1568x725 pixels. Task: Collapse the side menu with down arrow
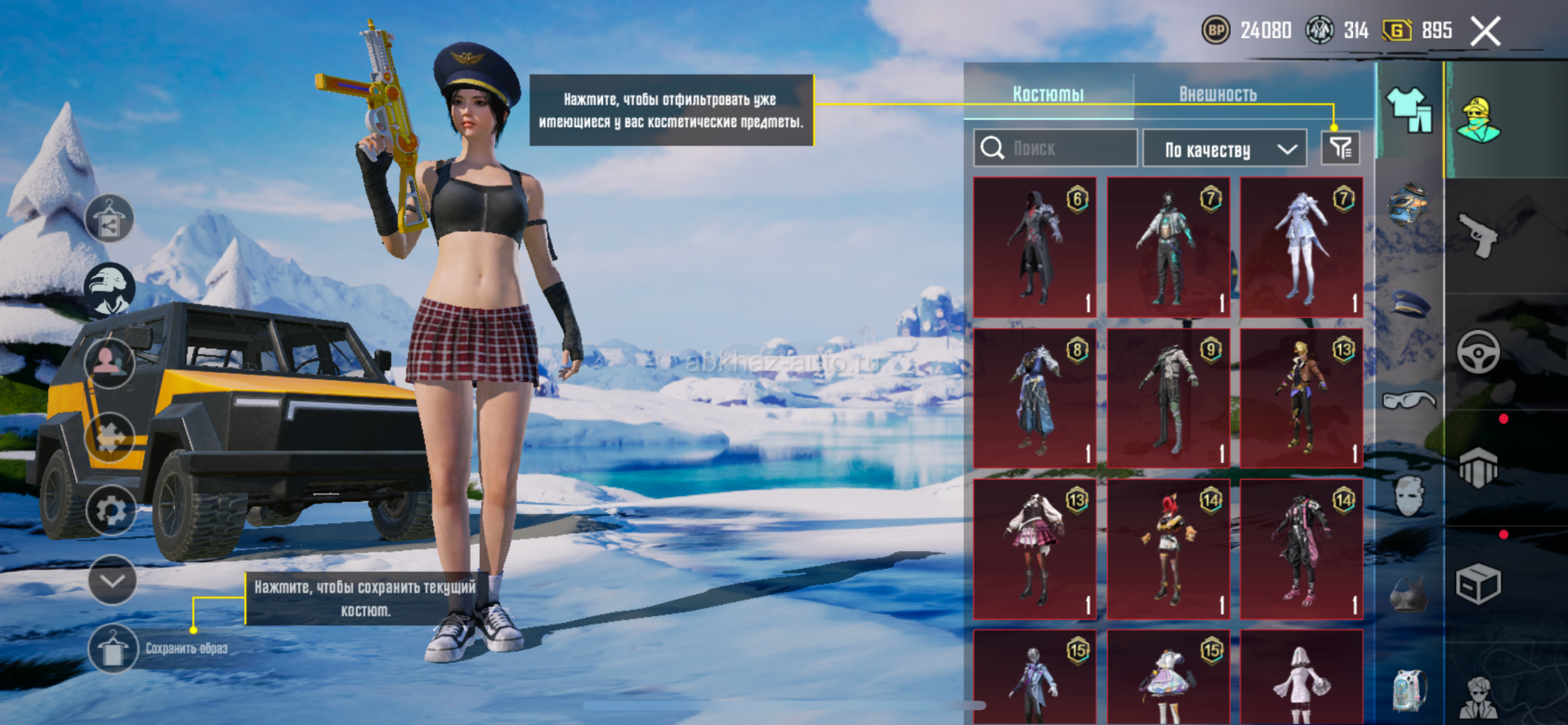click(112, 580)
